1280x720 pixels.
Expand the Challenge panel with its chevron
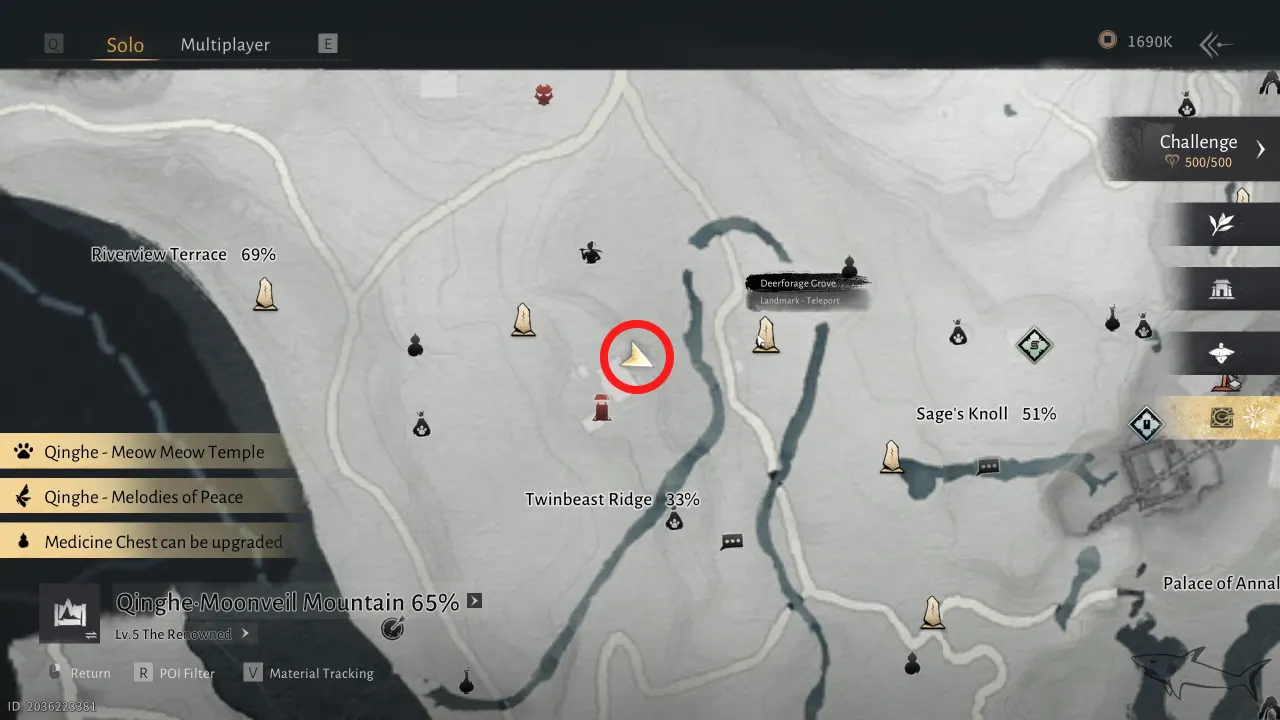click(1261, 148)
